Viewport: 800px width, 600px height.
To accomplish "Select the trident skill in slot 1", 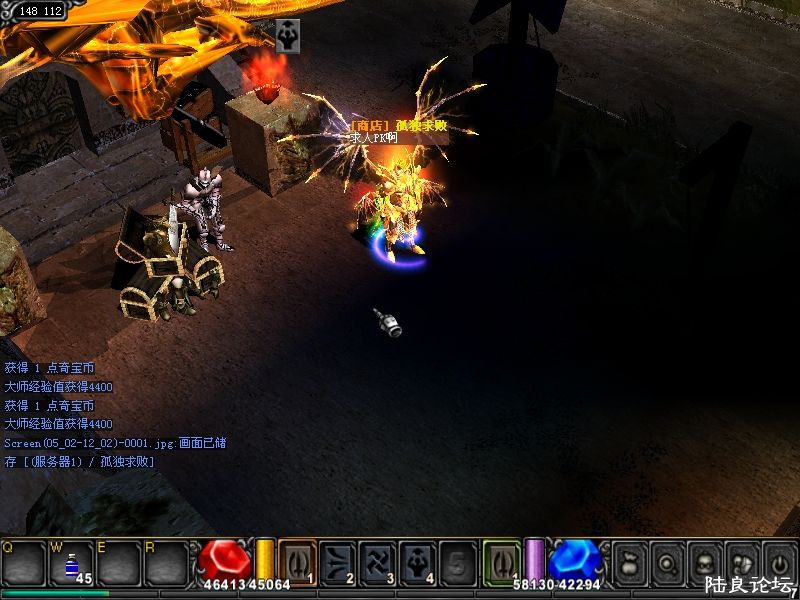I will pos(297,561).
